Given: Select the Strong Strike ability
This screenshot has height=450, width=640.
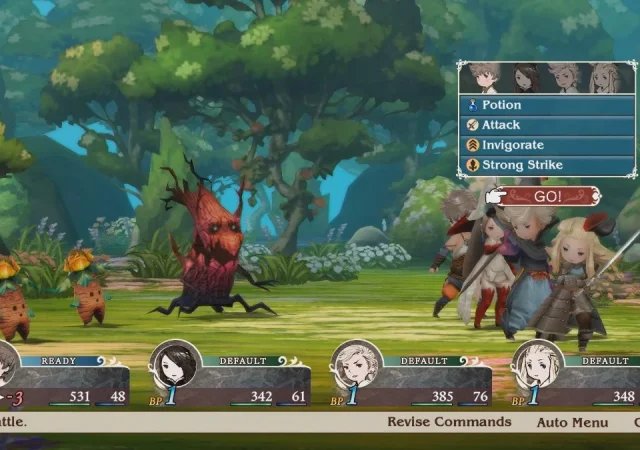Looking at the screenshot, I should [x=546, y=165].
